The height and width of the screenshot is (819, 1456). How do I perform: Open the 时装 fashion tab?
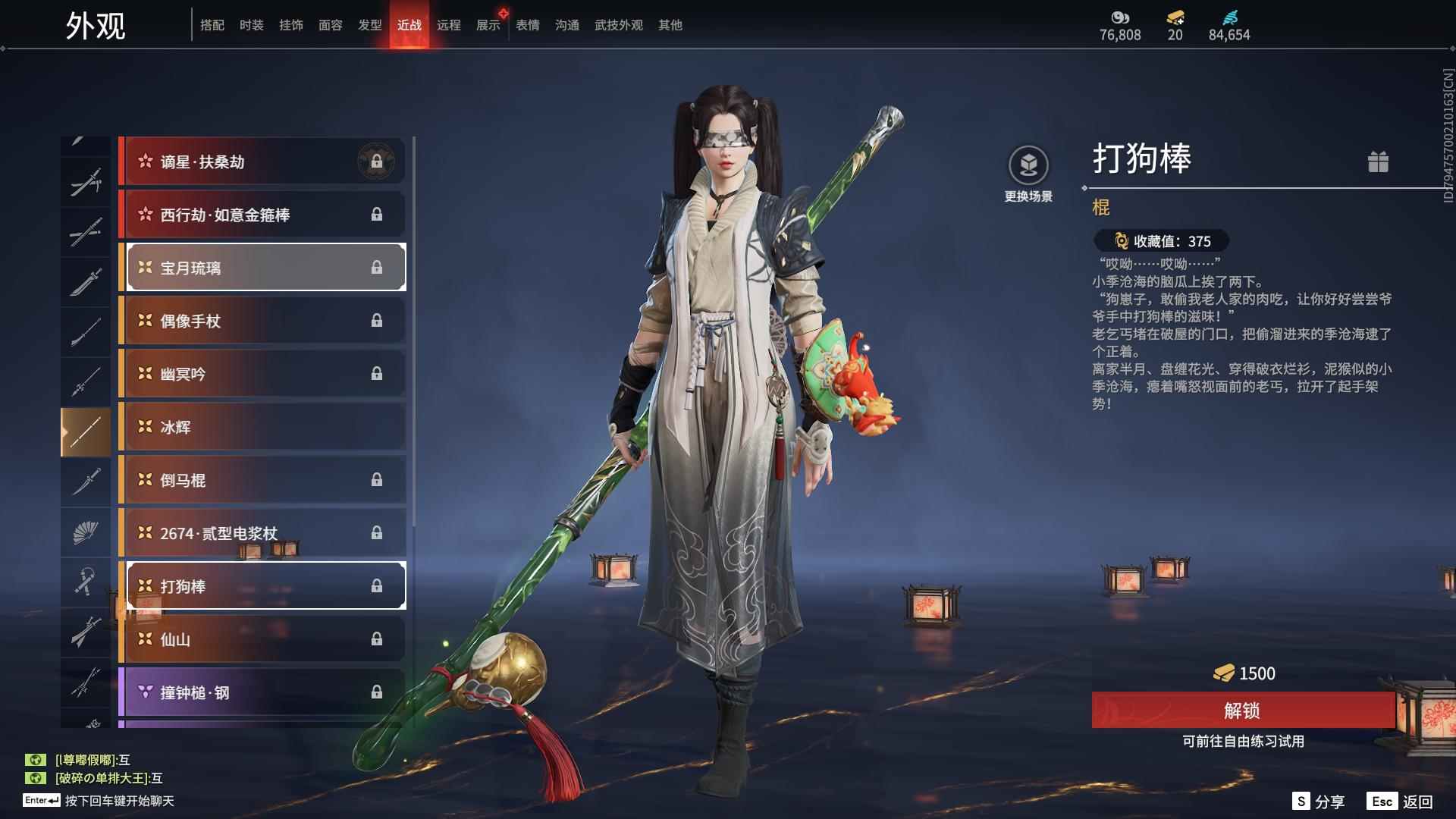tap(251, 24)
